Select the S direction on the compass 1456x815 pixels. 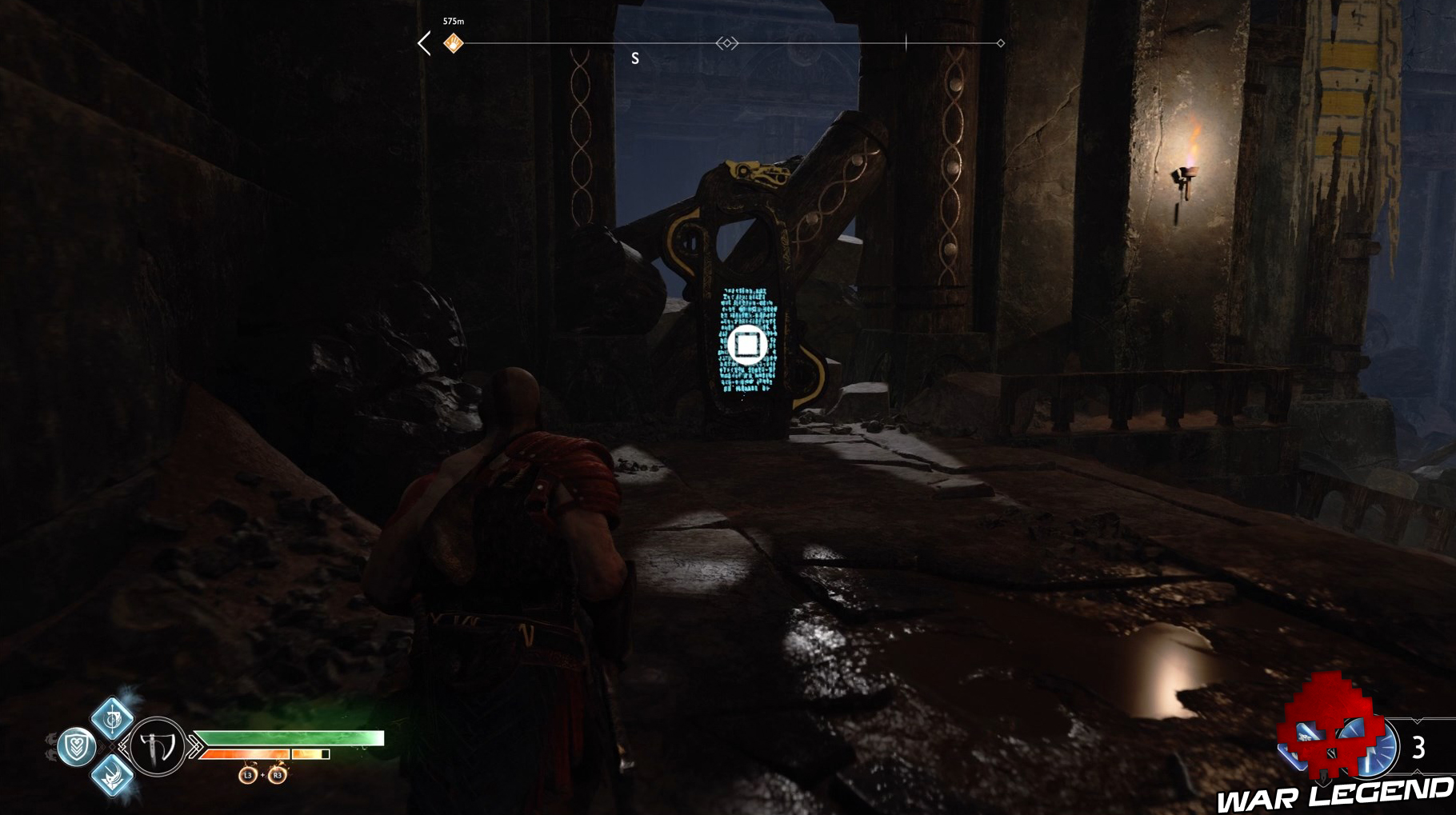(x=634, y=58)
